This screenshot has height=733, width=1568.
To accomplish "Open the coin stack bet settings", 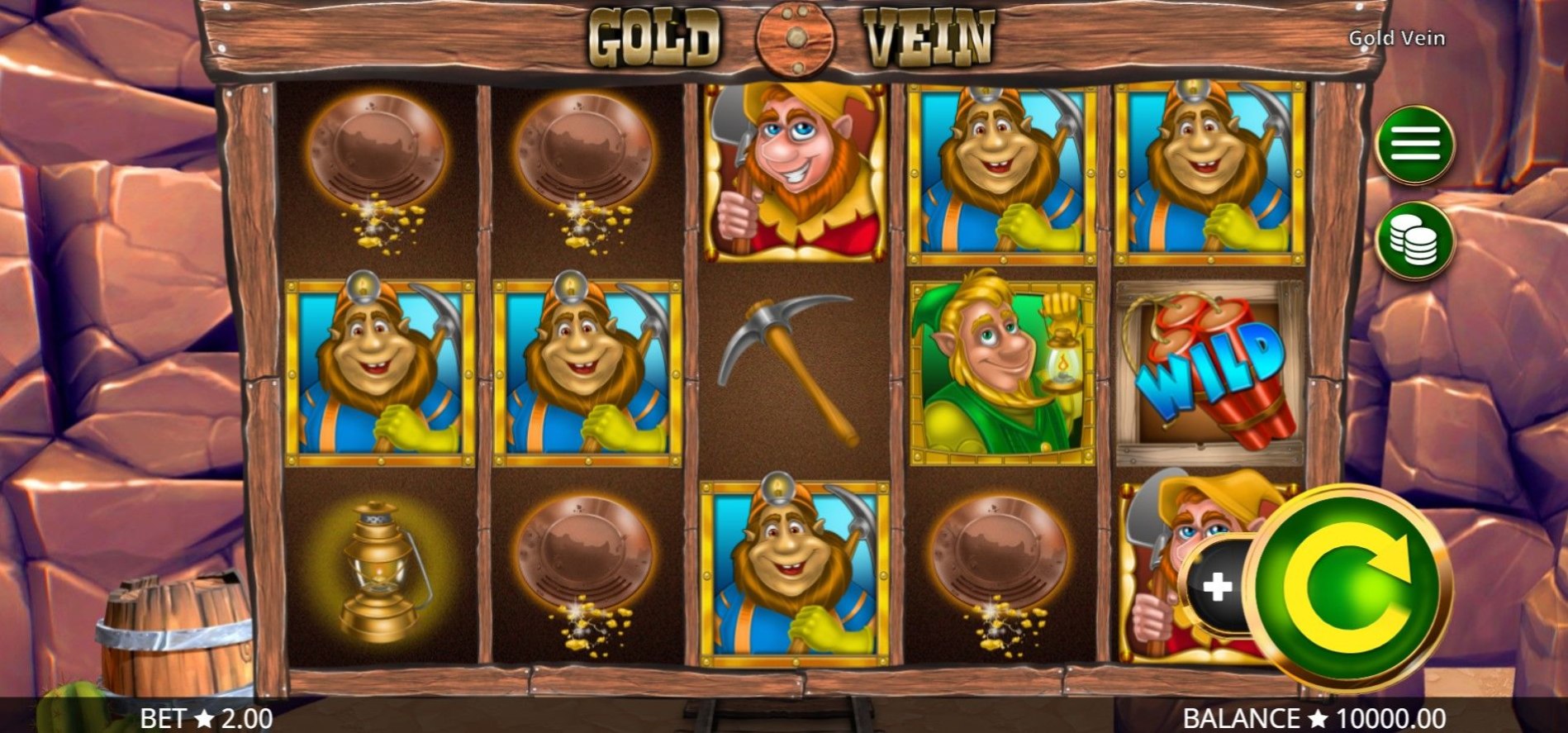I will pyautogui.click(x=1414, y=240).
